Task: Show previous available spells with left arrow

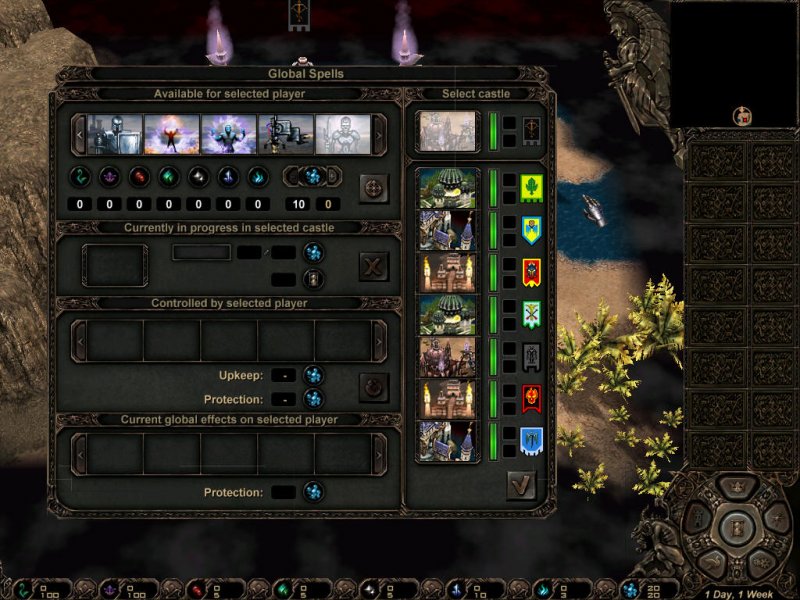Action: [x=79, y=135]
